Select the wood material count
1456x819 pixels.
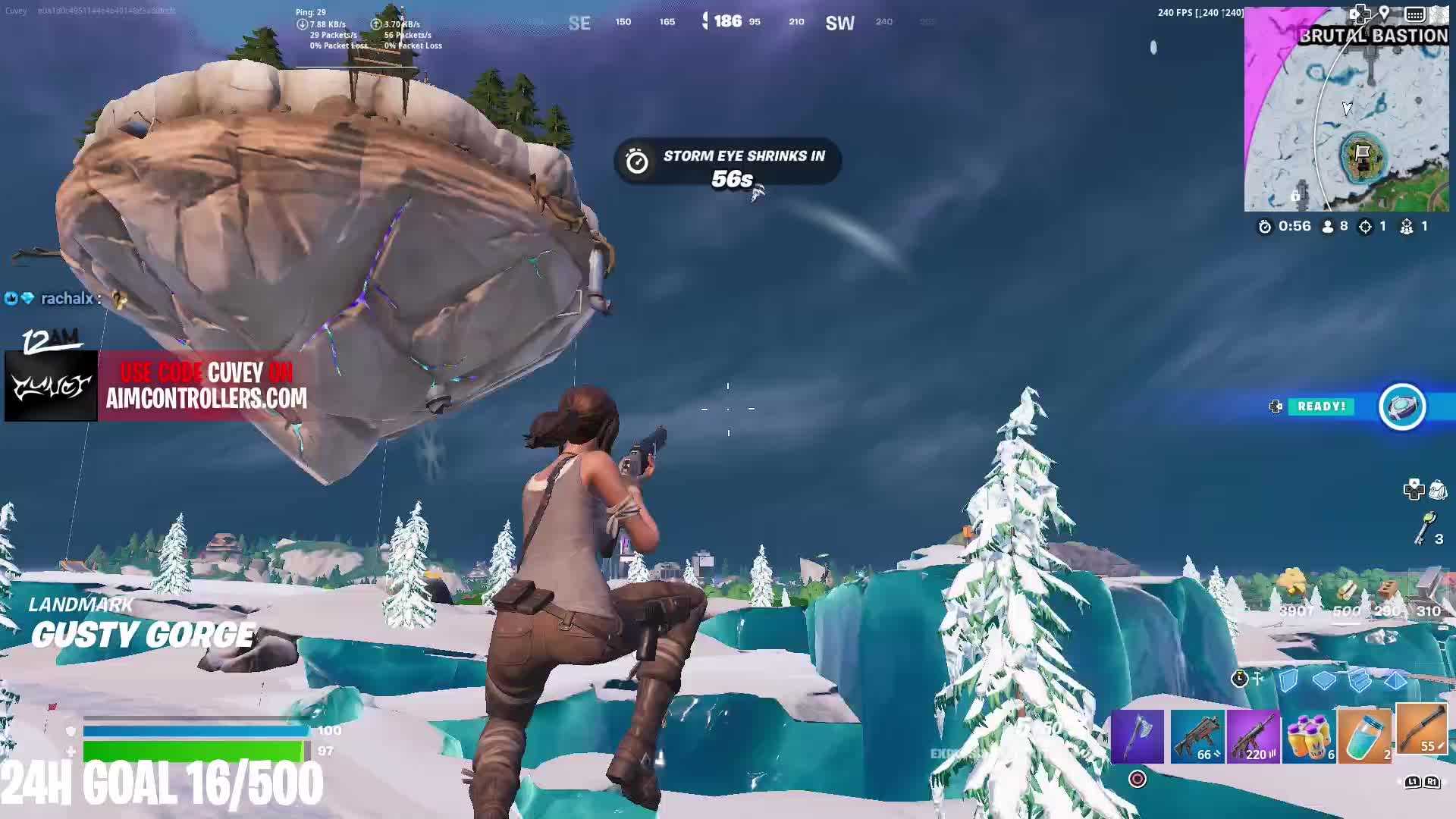click(1347, 610)
